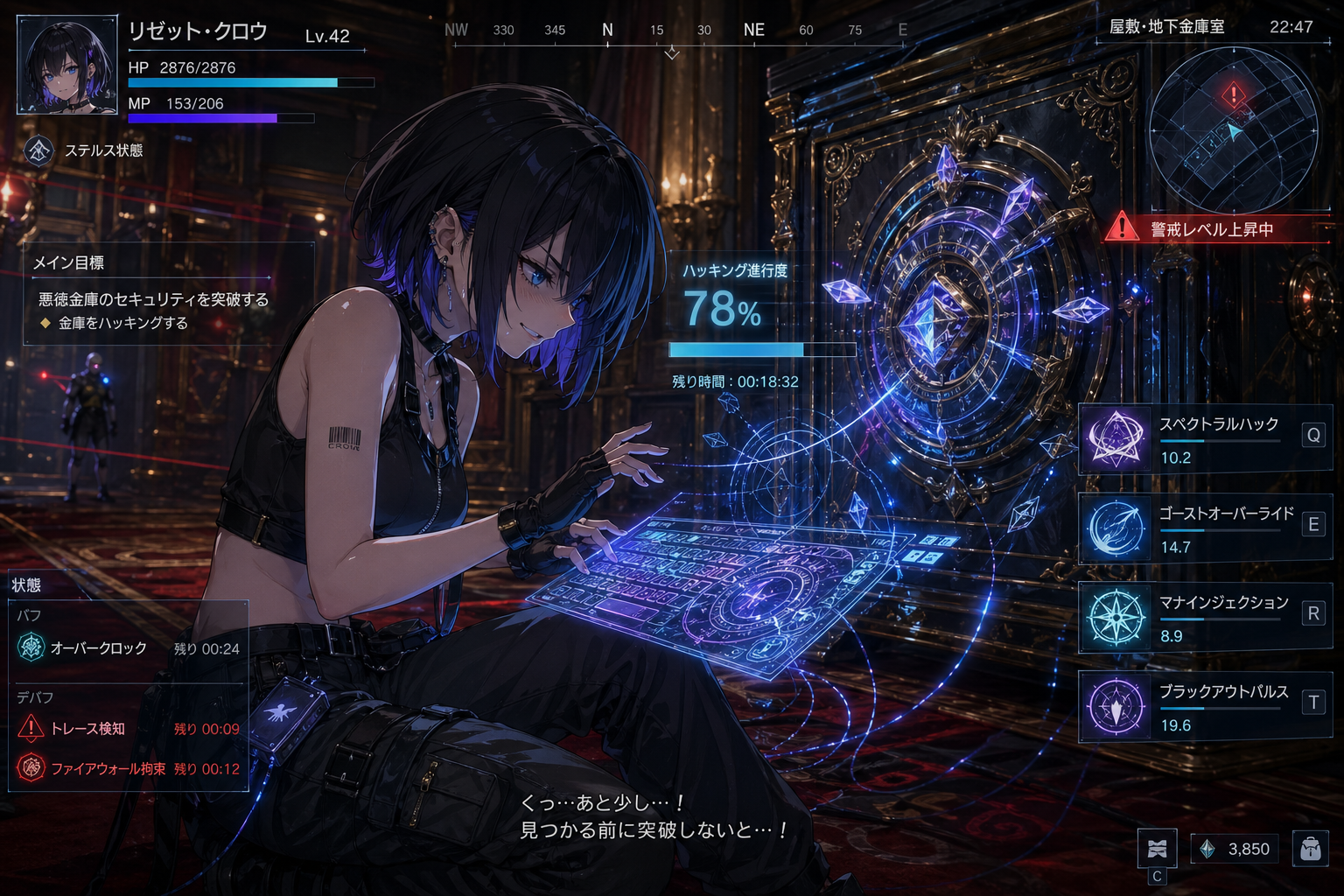The height and width of the screenshot is (896, 1344).
Task: Use the ゴーストオーバーライド skill icon
Action: tap(1116, 528)
